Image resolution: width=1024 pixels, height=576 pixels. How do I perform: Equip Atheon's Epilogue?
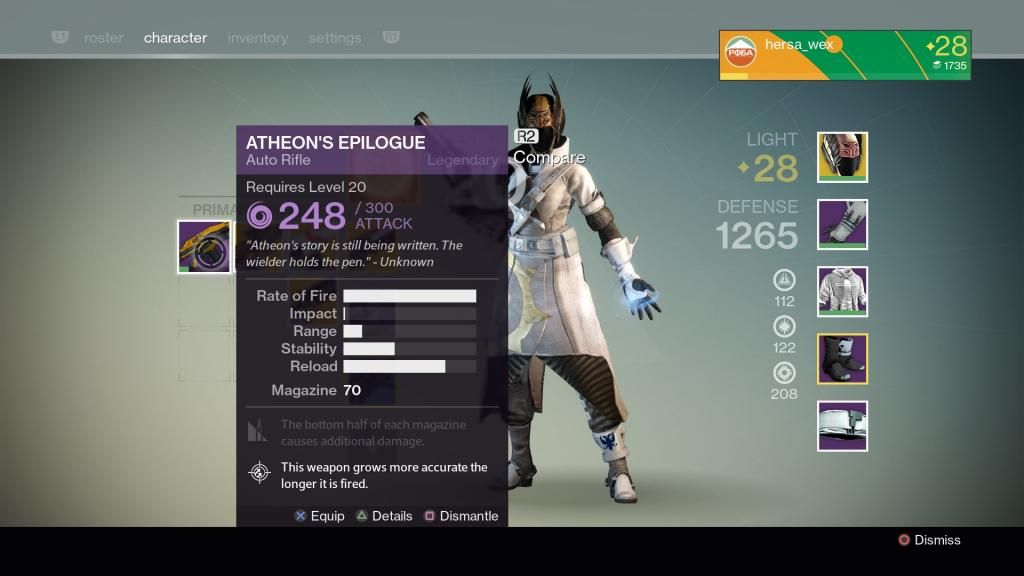pyautogui.click(x=319, y=516)
